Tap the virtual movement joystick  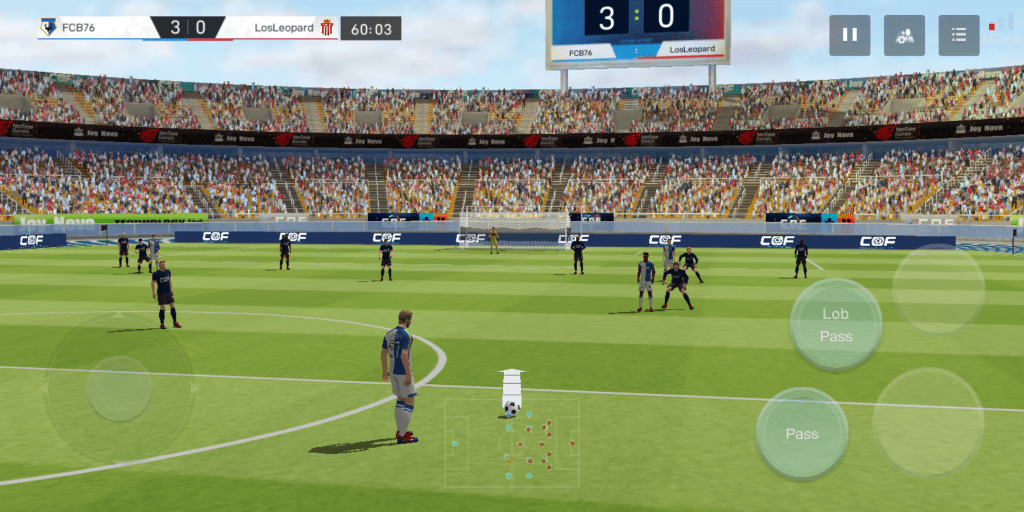119,388
